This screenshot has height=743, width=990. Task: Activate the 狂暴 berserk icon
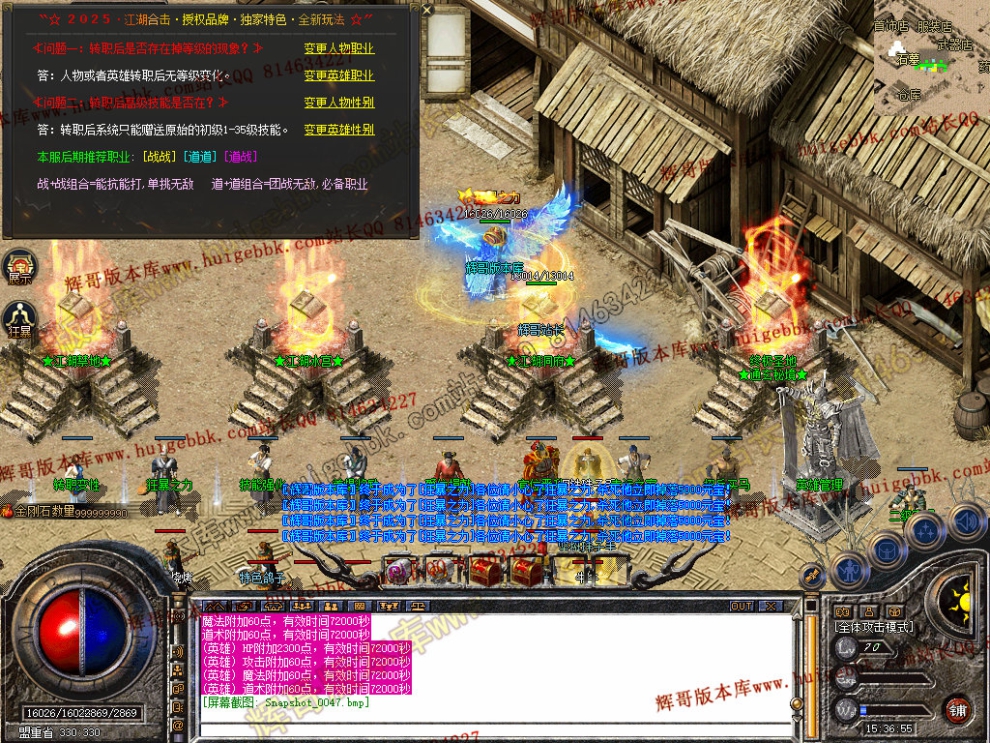pos(20,319)
